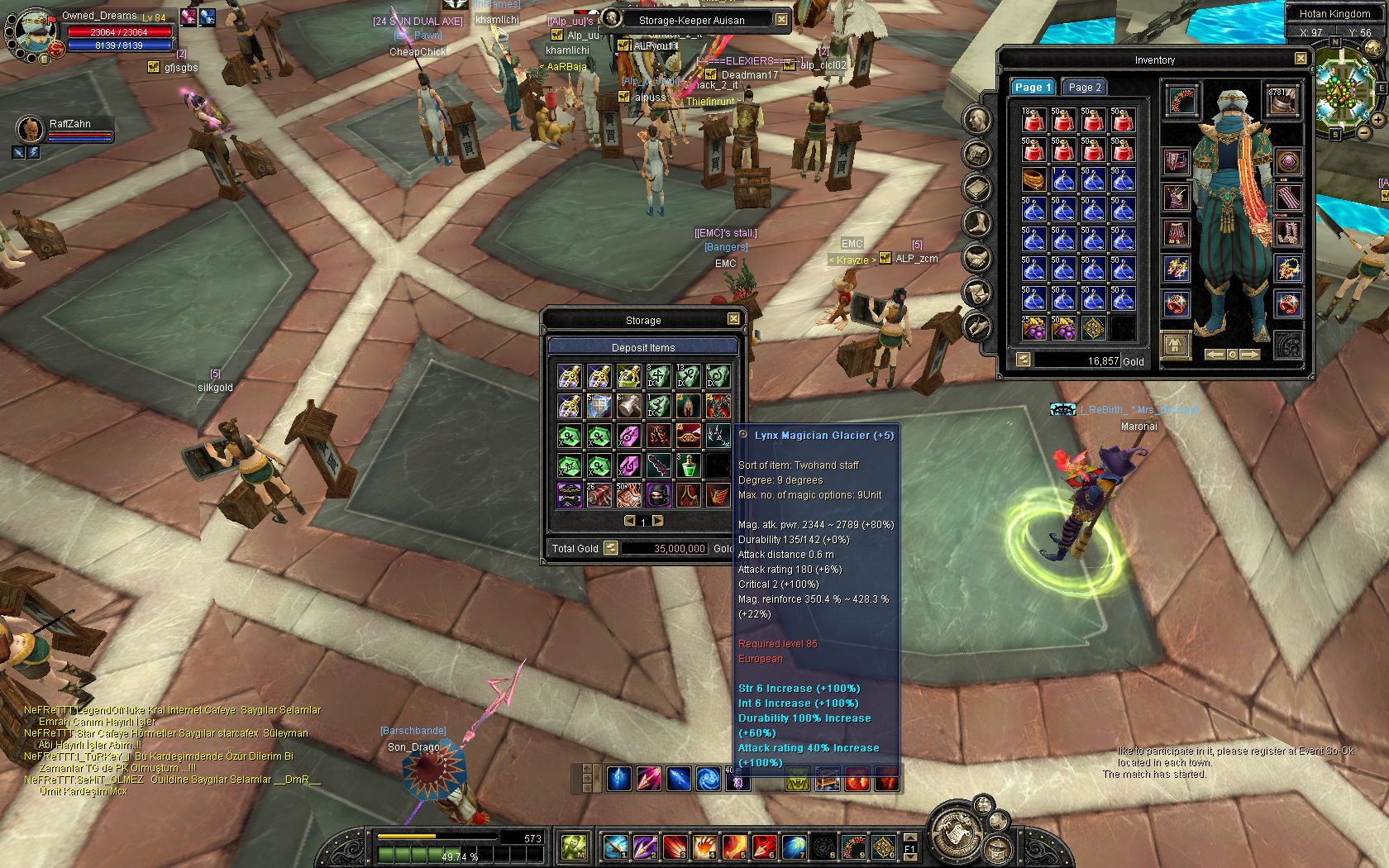Click the equipped quiver slot showing 8781
This screenshot has width=1389, height=868.
tap(1282, 100)
